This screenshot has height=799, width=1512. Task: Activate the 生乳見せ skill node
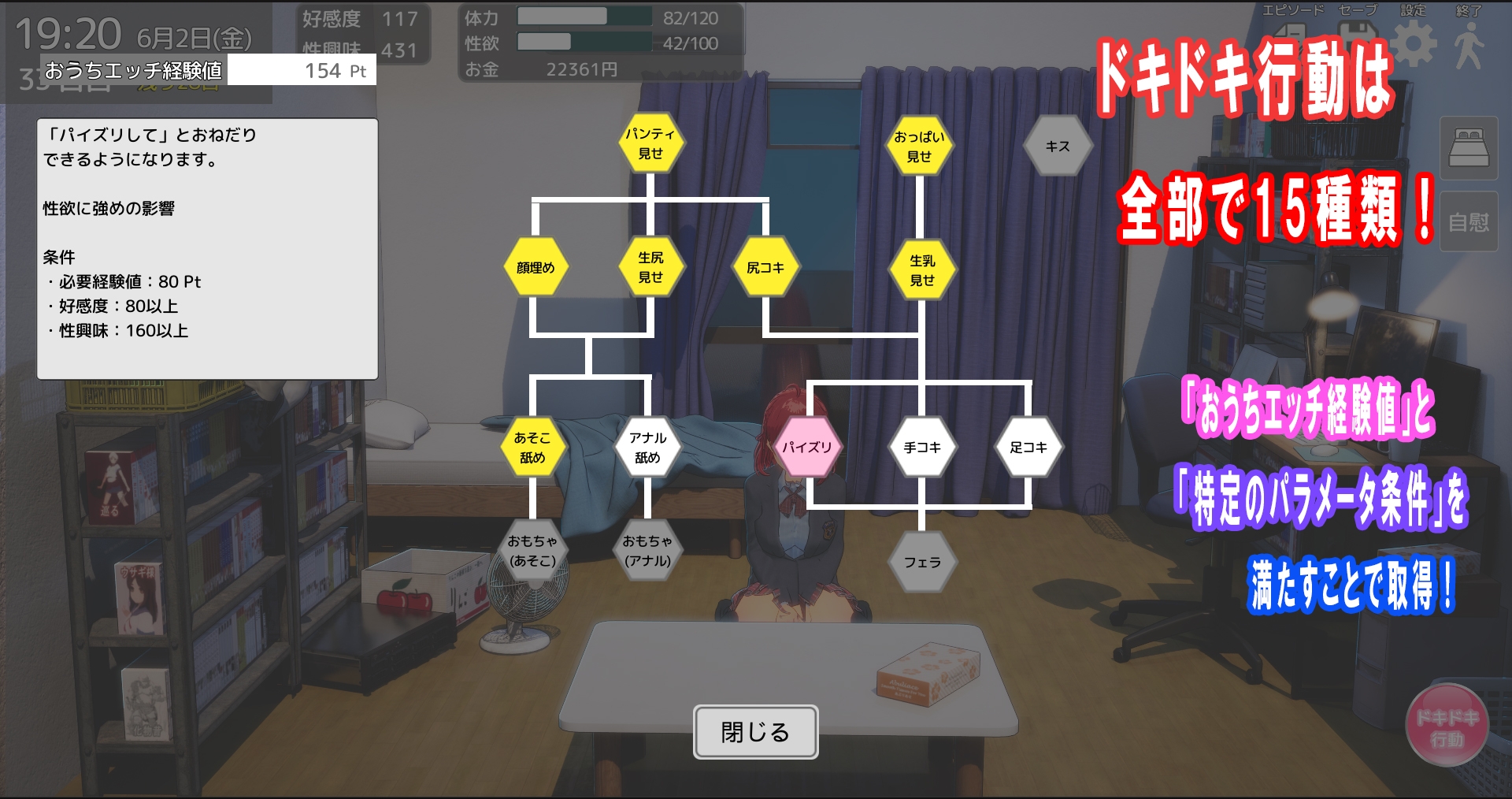tap(921, 269)
